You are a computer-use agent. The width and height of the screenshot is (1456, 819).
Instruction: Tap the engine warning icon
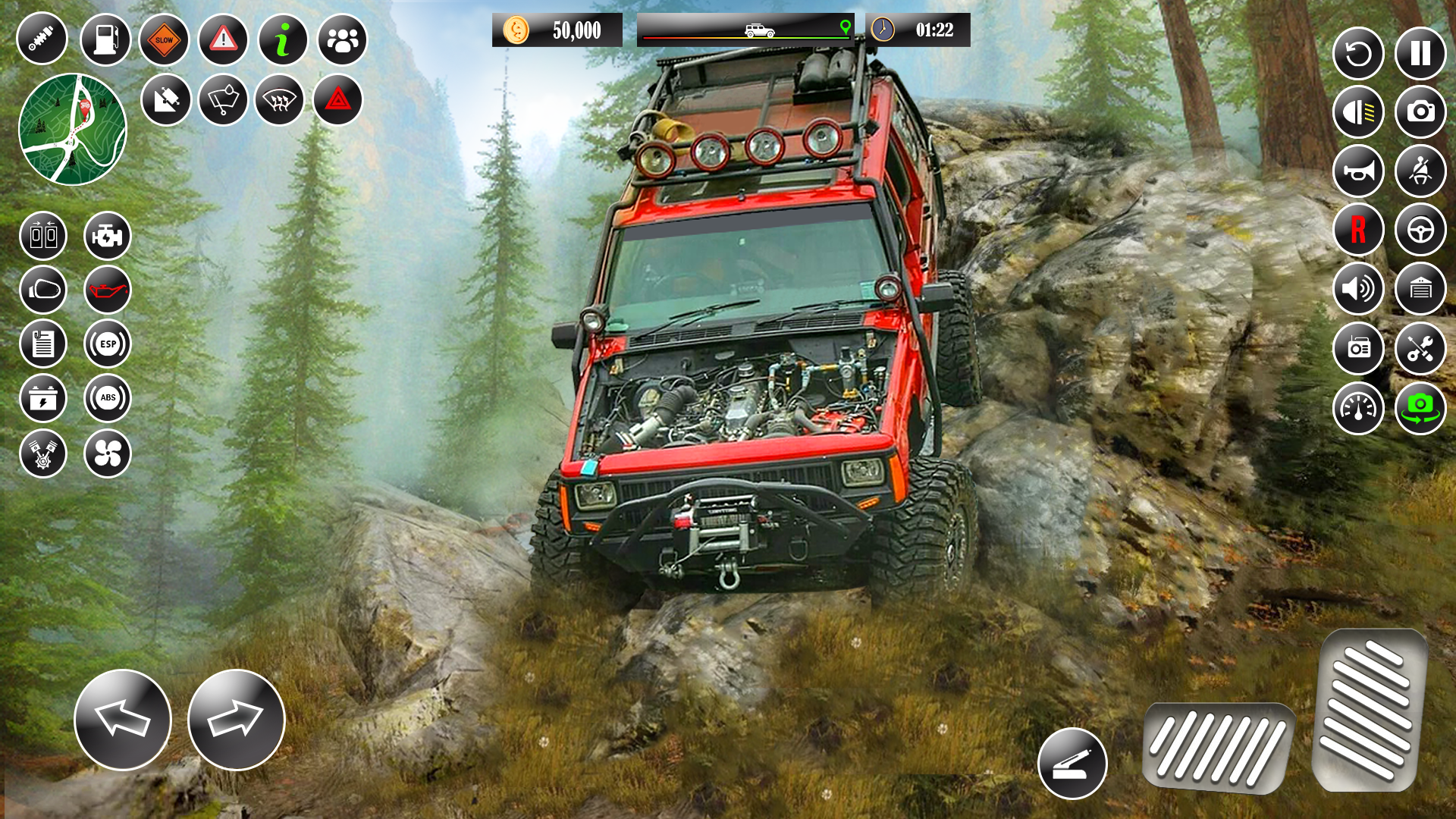[x=107, y=235]
